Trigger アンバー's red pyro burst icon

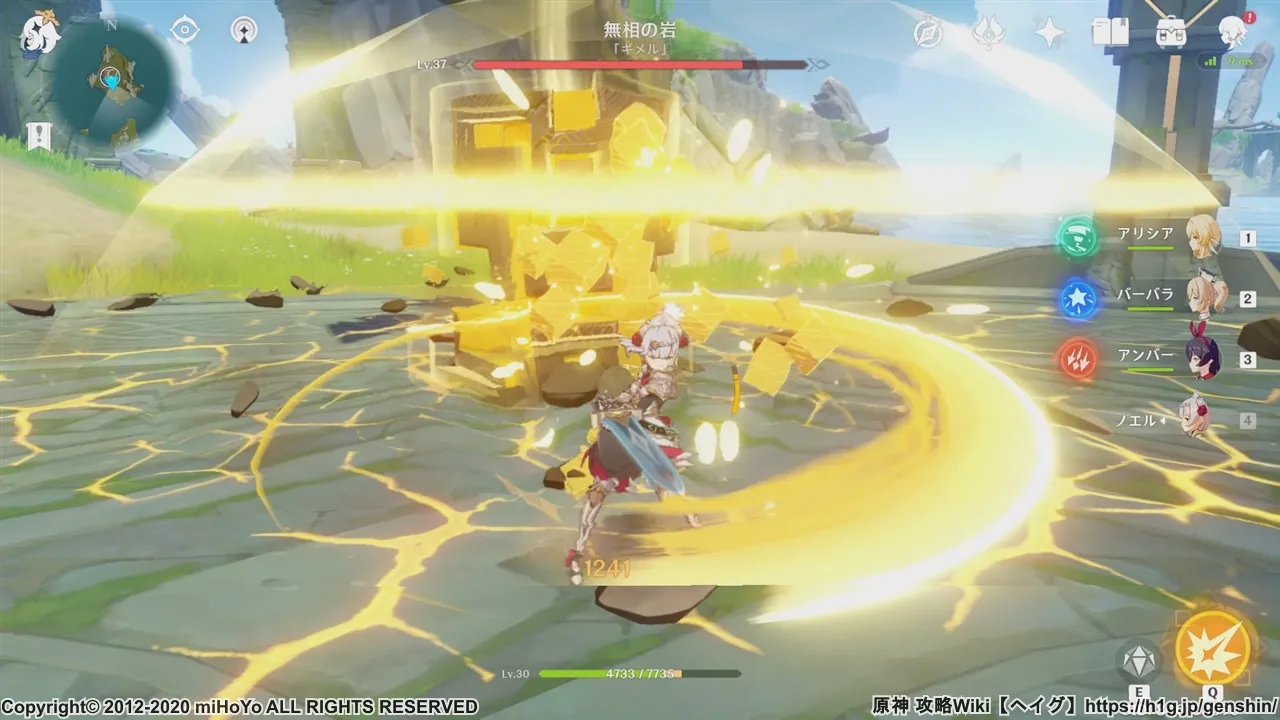pyautogui.click(x=1078, y=358)
